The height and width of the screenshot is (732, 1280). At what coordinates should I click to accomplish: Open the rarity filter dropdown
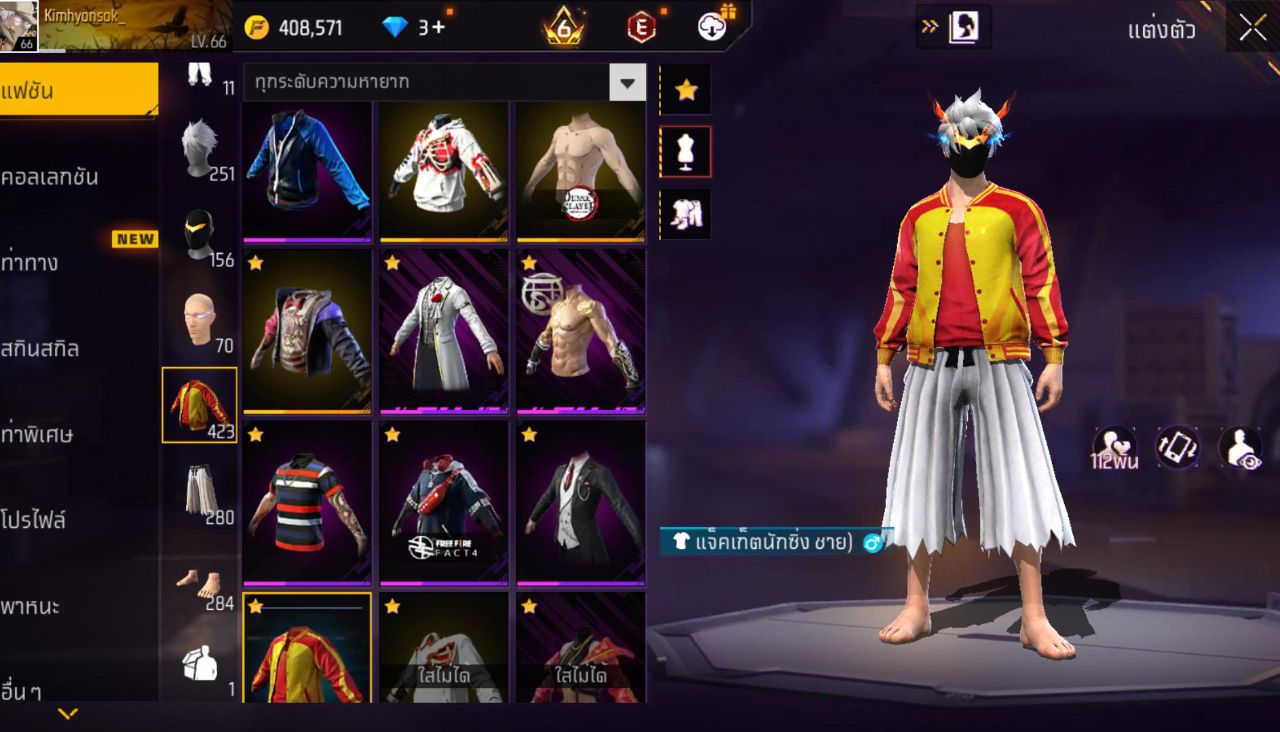[x=627, y=83]
